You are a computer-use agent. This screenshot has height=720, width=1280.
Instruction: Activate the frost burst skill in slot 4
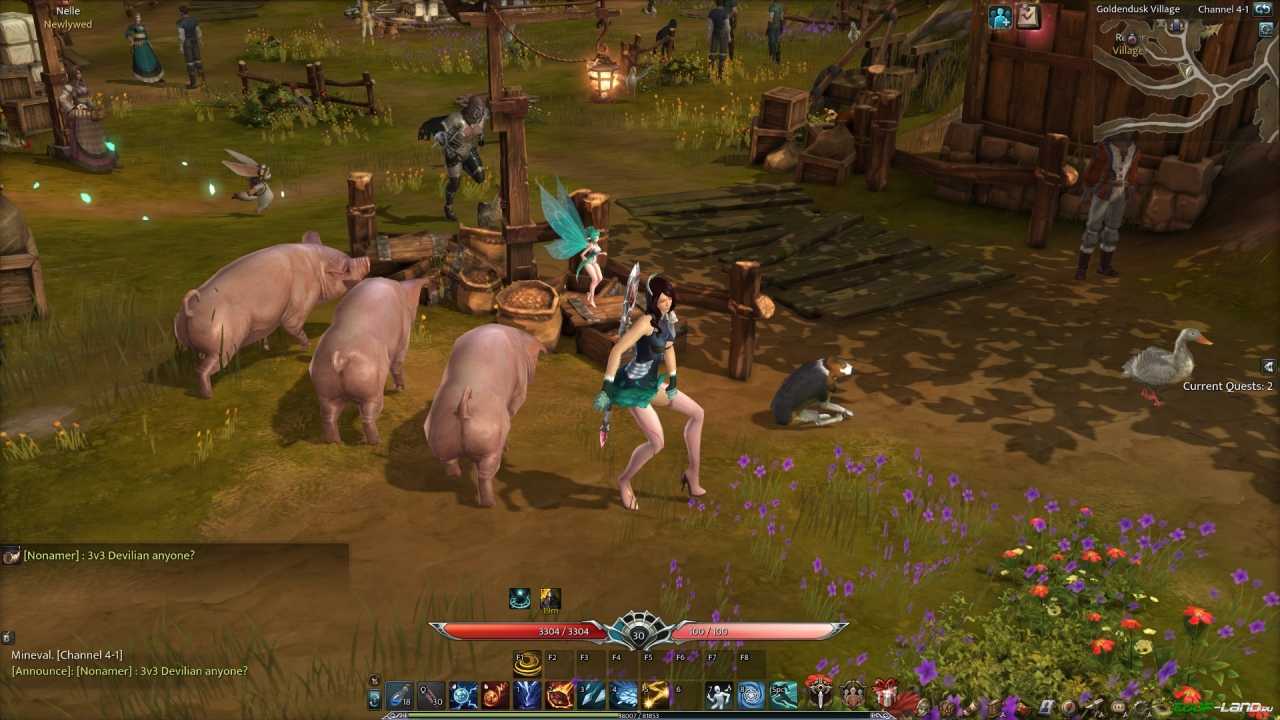click(624, 694)
